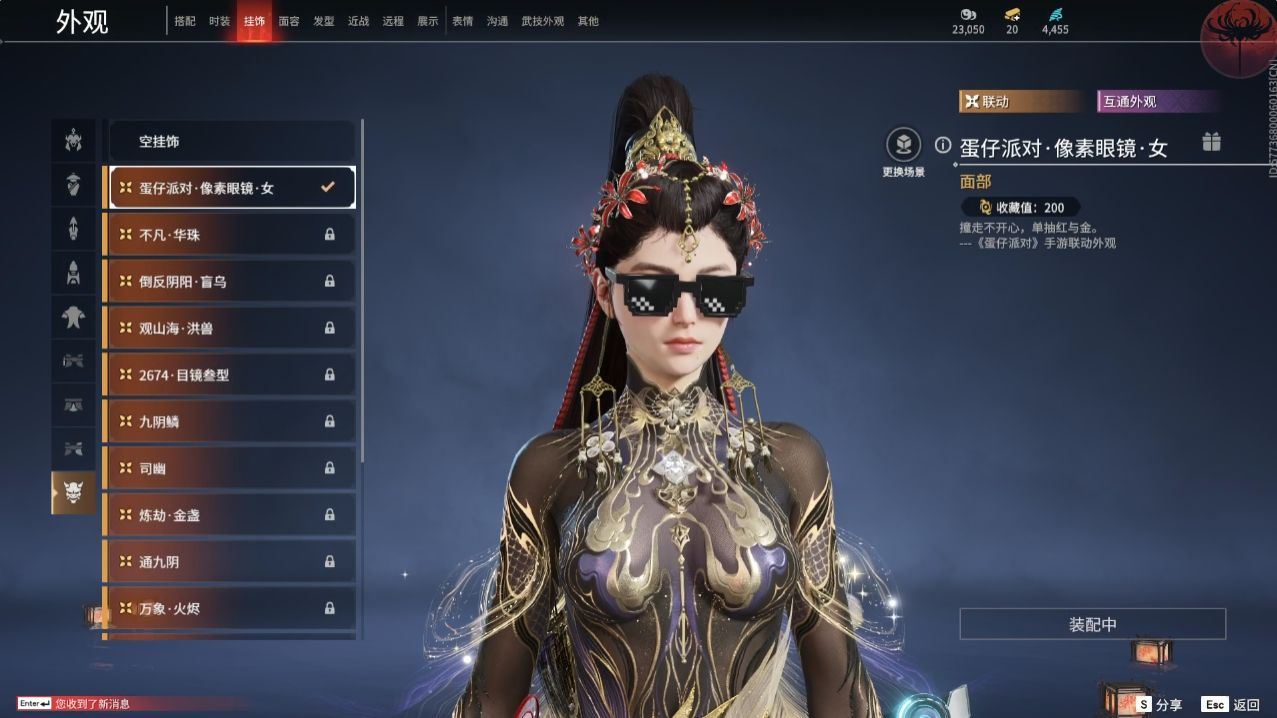Show item info via the circled i icon
Image resolution: width=1277 pixels, height=718 pixels.
coord(942,145)
